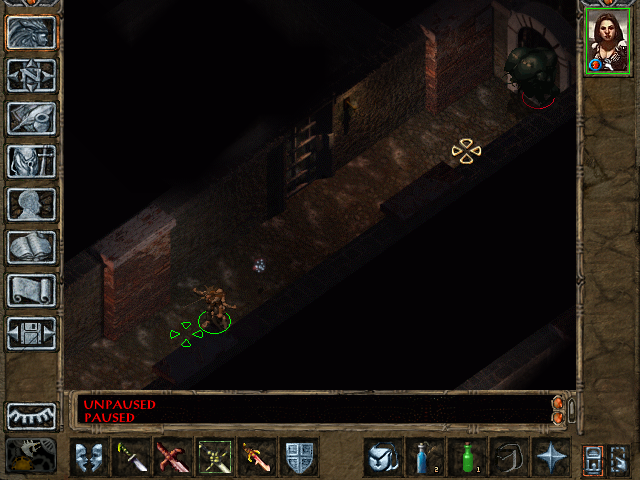
Task: Open the area map compass button
Action: pyautogui.click(x=31, y=75)
